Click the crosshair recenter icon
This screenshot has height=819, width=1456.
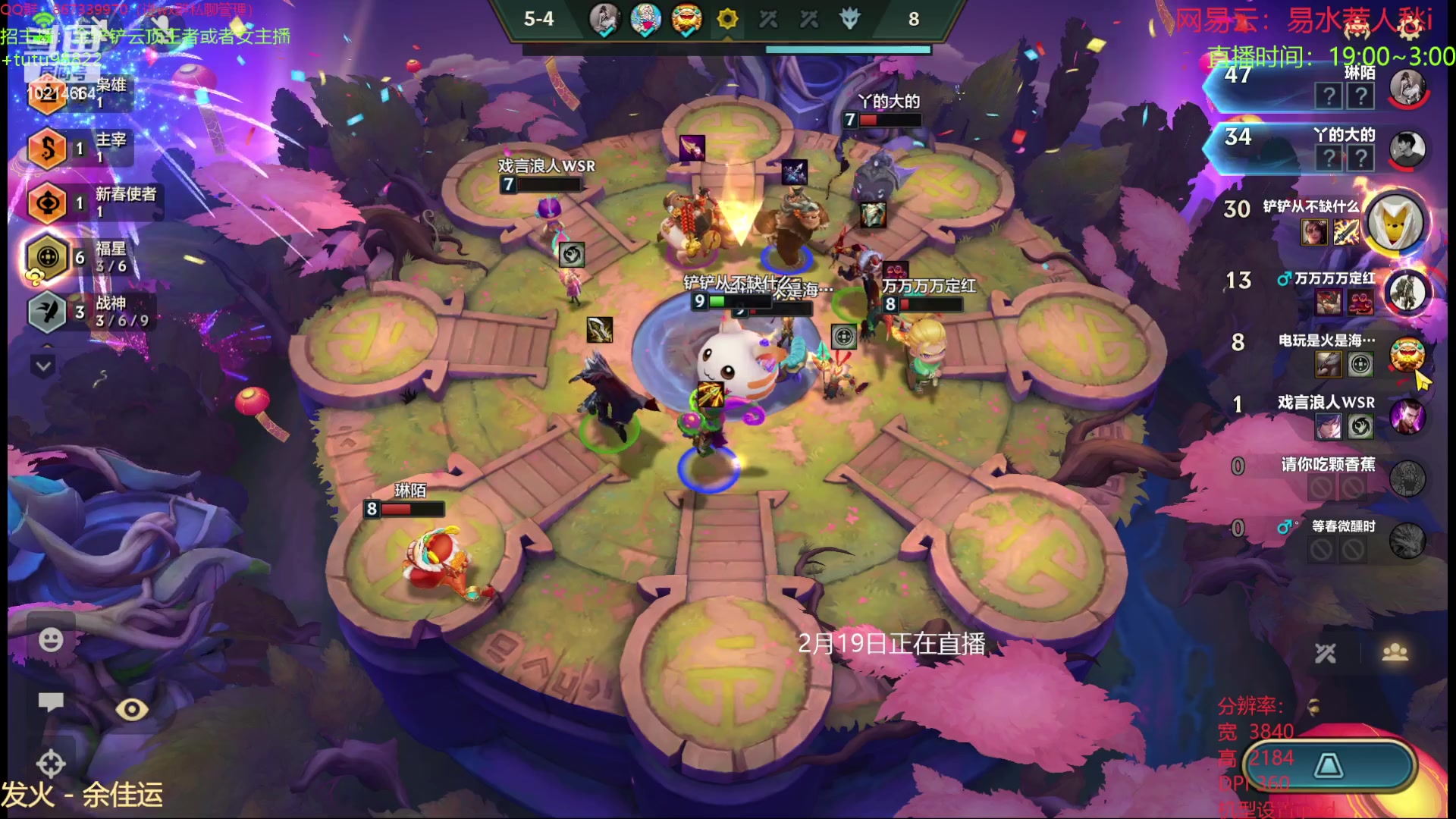coord(51,763)
